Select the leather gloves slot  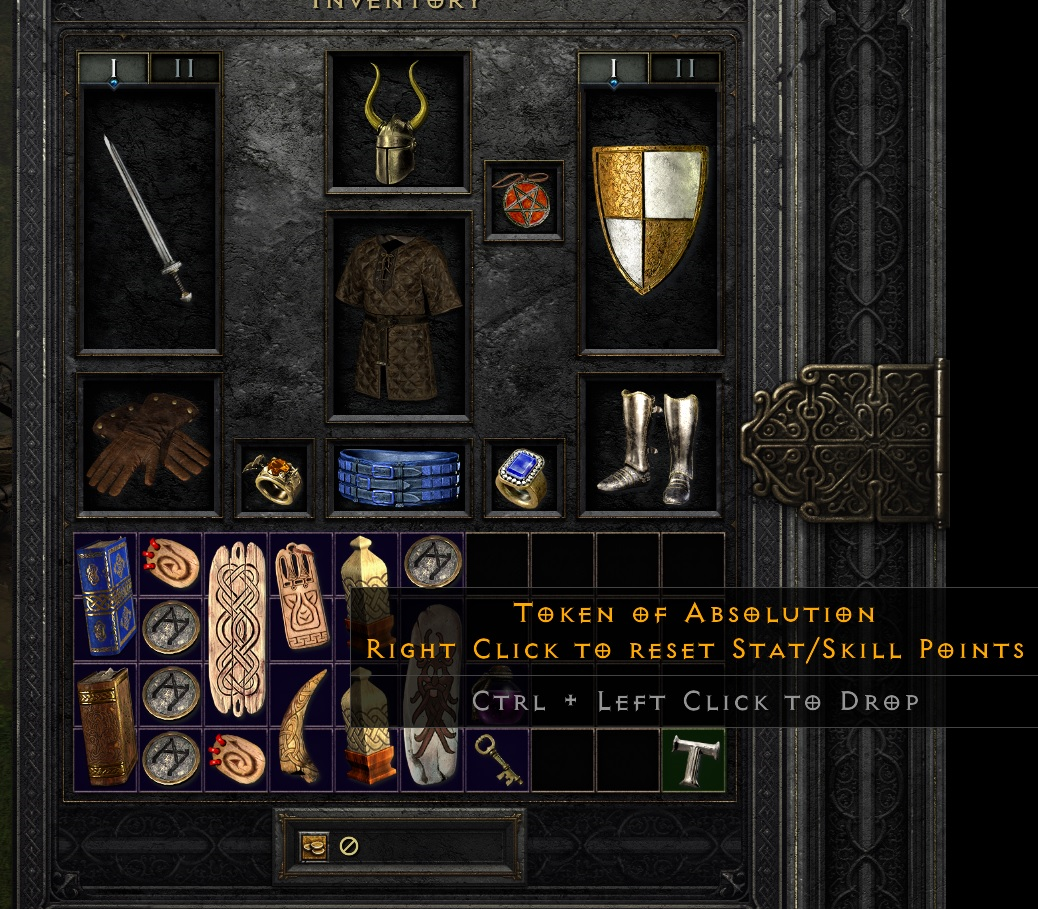(x=148, y=445)
